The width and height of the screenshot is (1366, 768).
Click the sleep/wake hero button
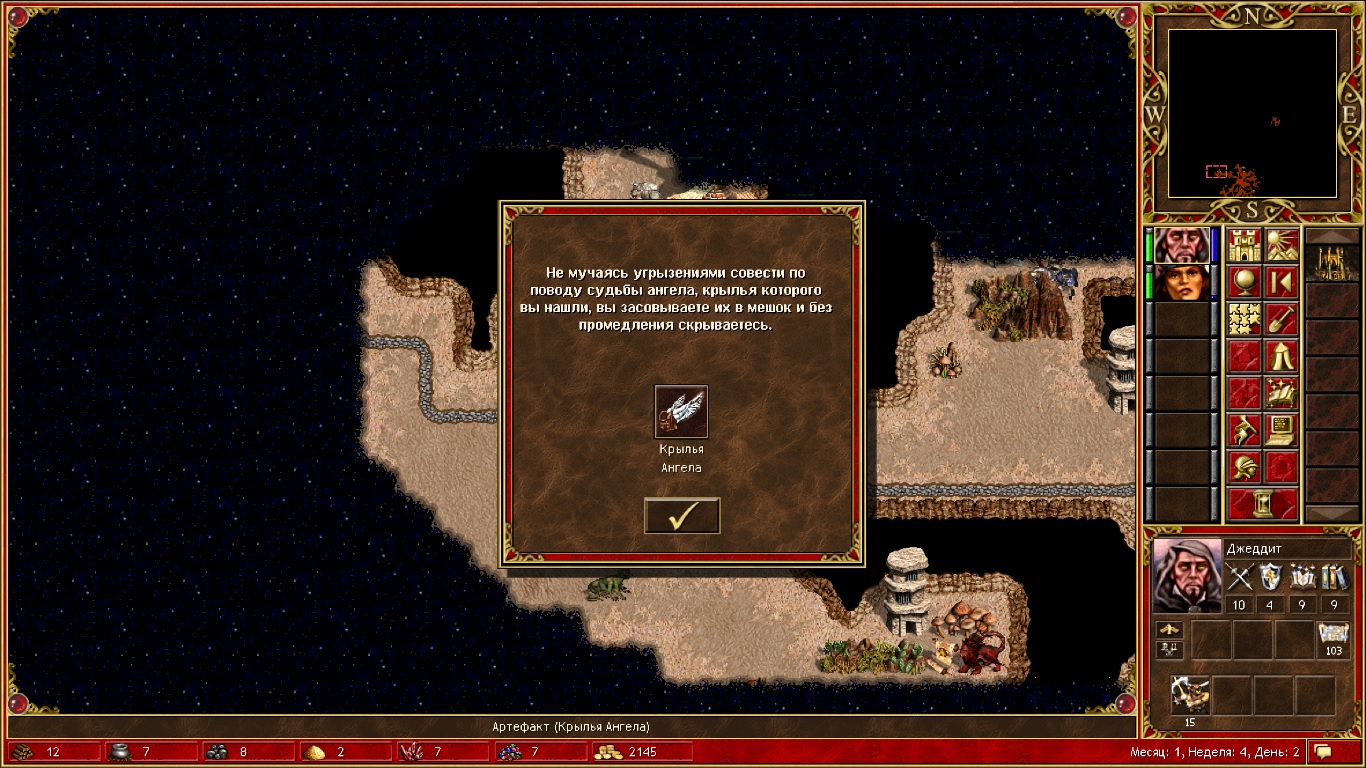click(1282, 283)
